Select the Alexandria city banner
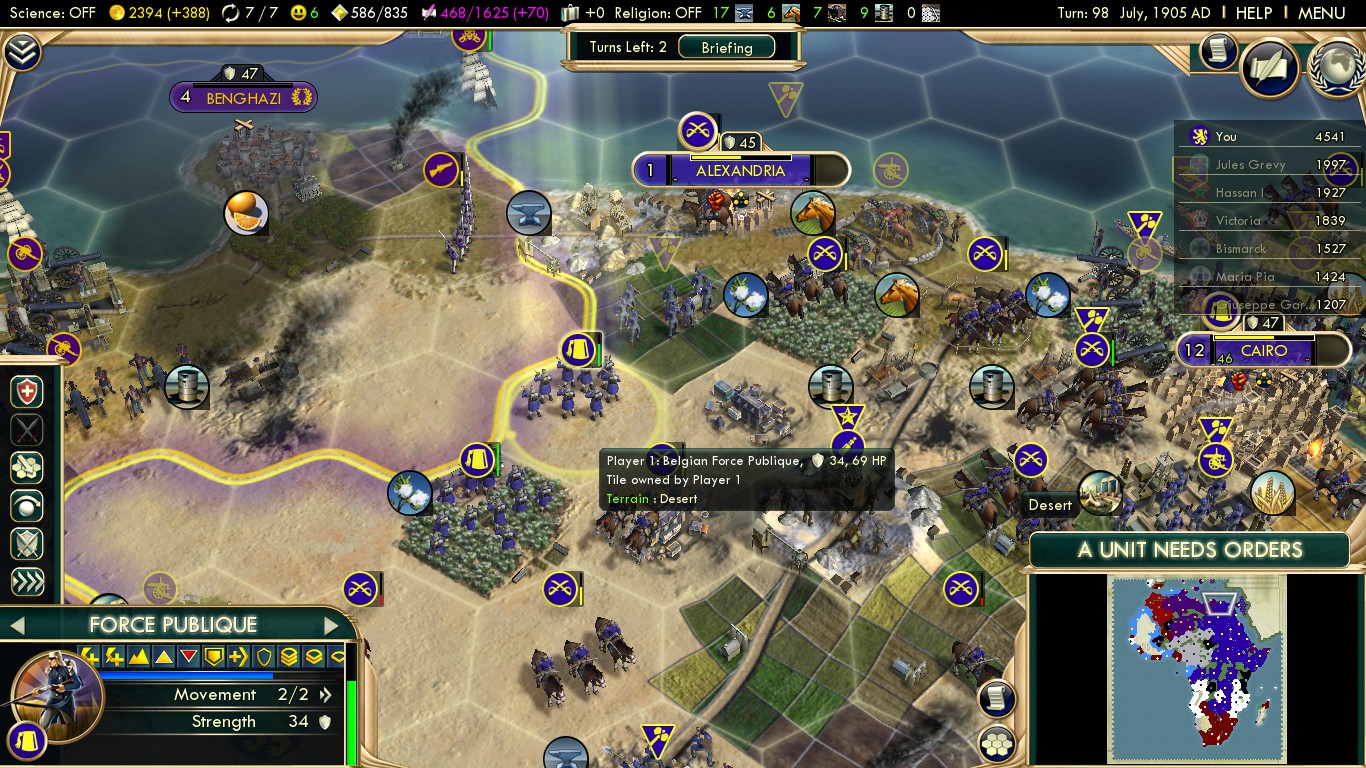This screenshot has height=768, width=1366. [x=740, y=170]
